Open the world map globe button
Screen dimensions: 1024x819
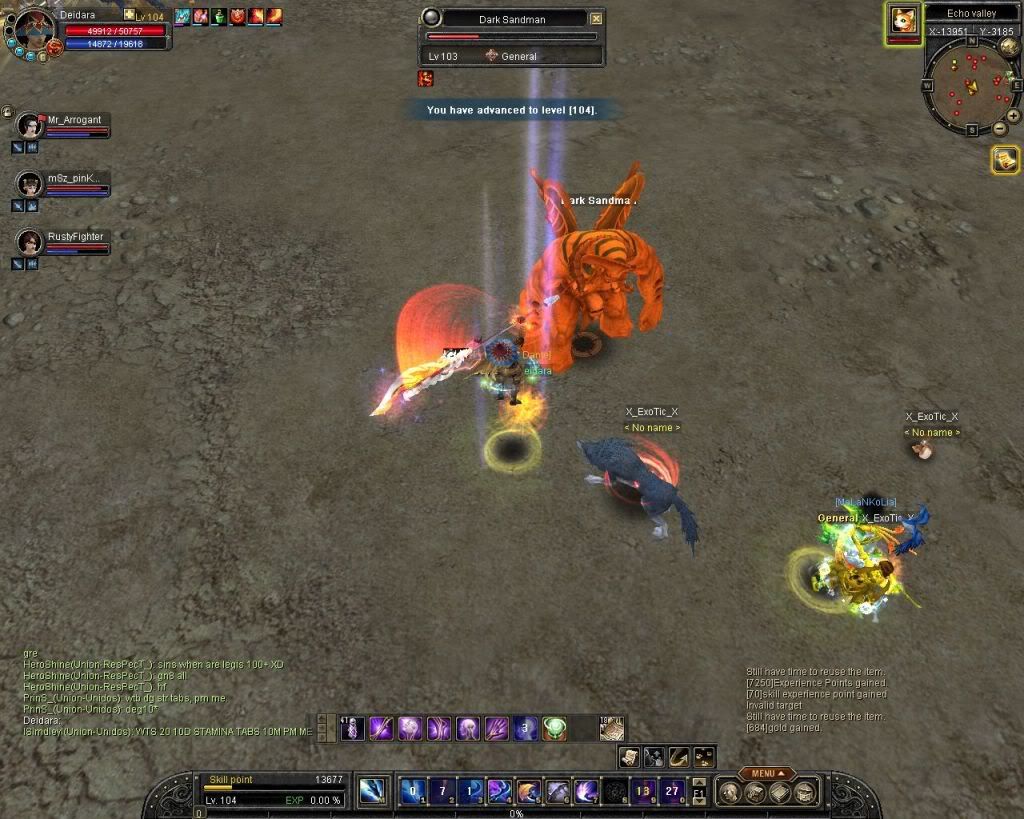pyautogui.click(x=1008, y=46)
